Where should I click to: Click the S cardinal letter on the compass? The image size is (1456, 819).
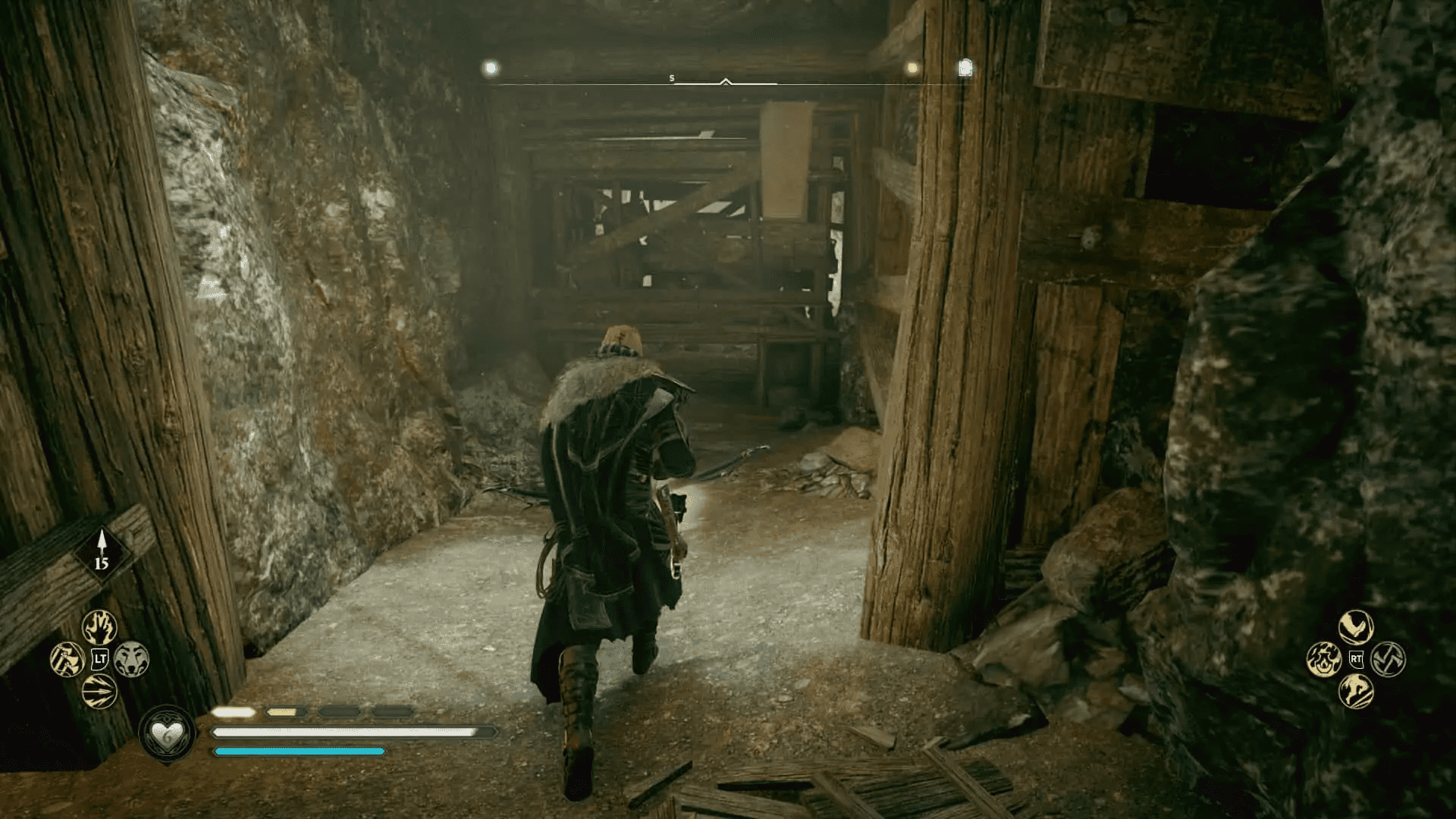(670, 77)
